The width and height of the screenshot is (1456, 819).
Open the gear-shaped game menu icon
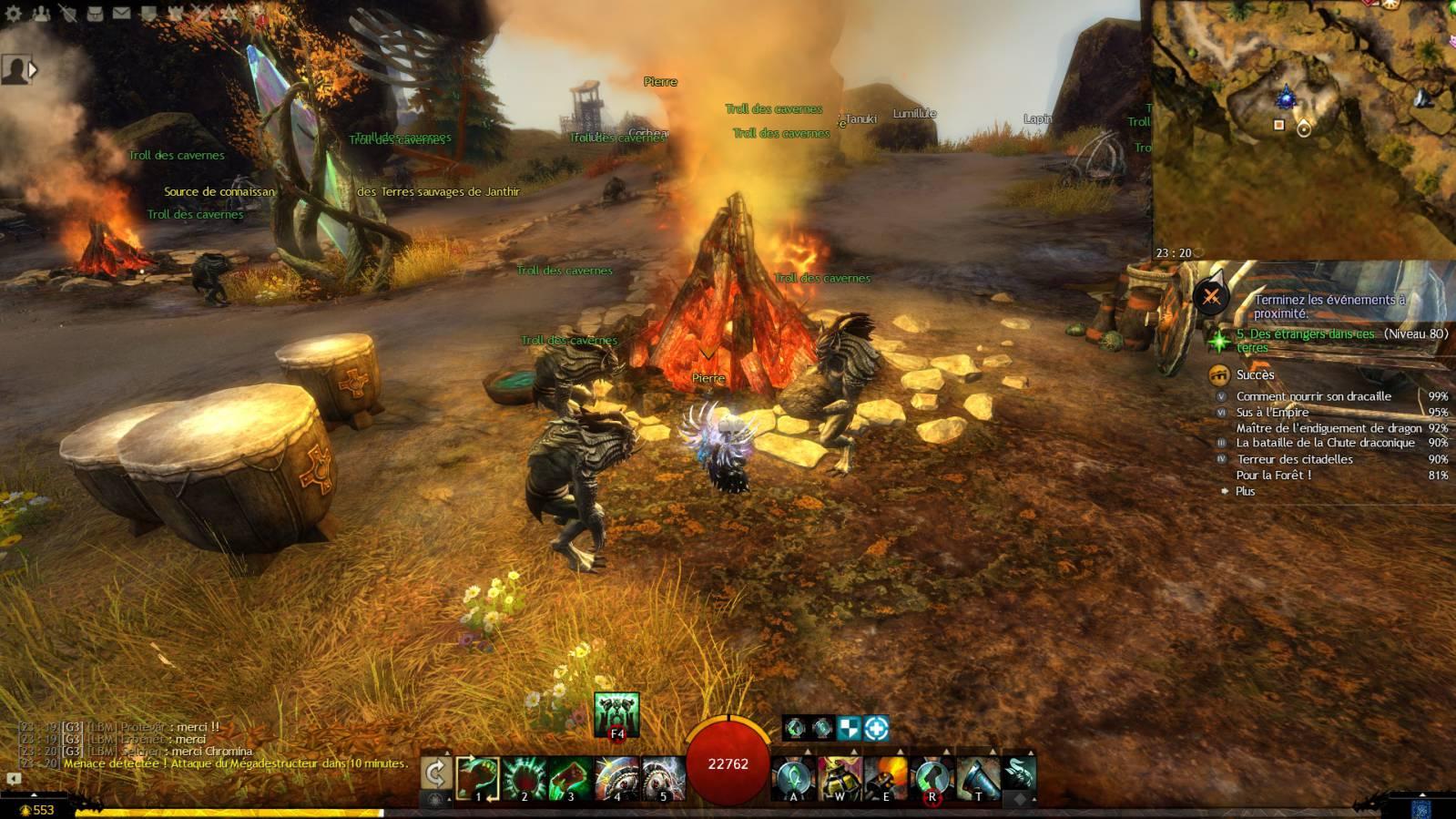14,13
